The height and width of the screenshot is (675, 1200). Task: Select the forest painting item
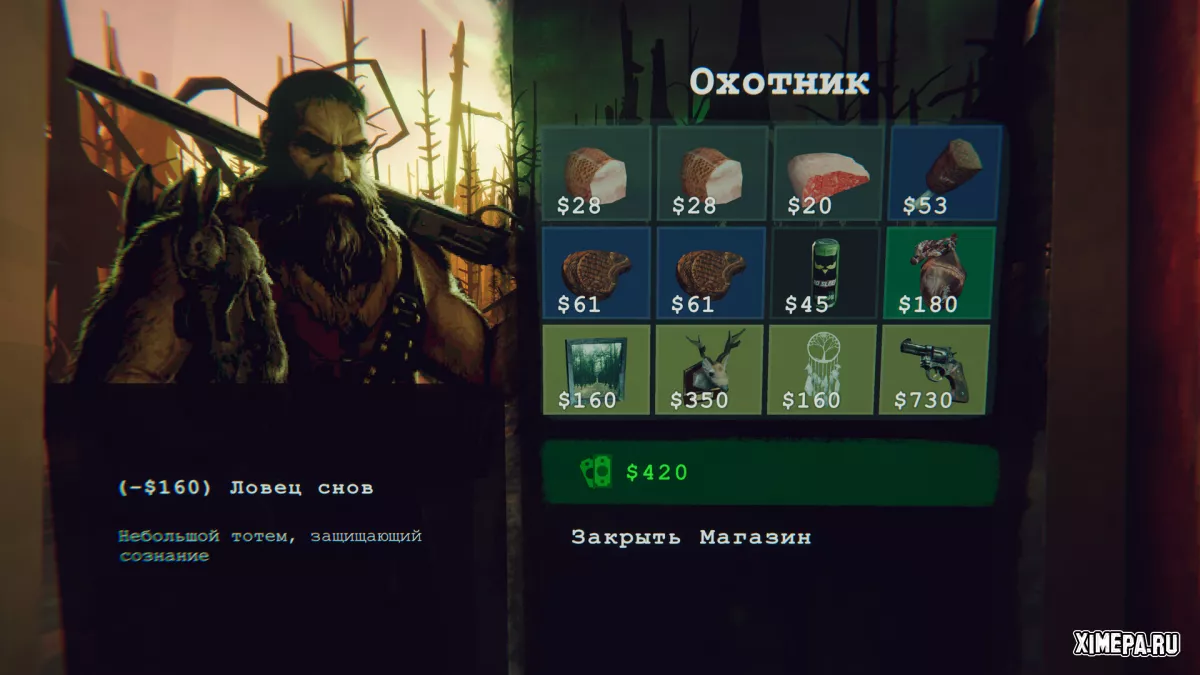coord(596,369)
